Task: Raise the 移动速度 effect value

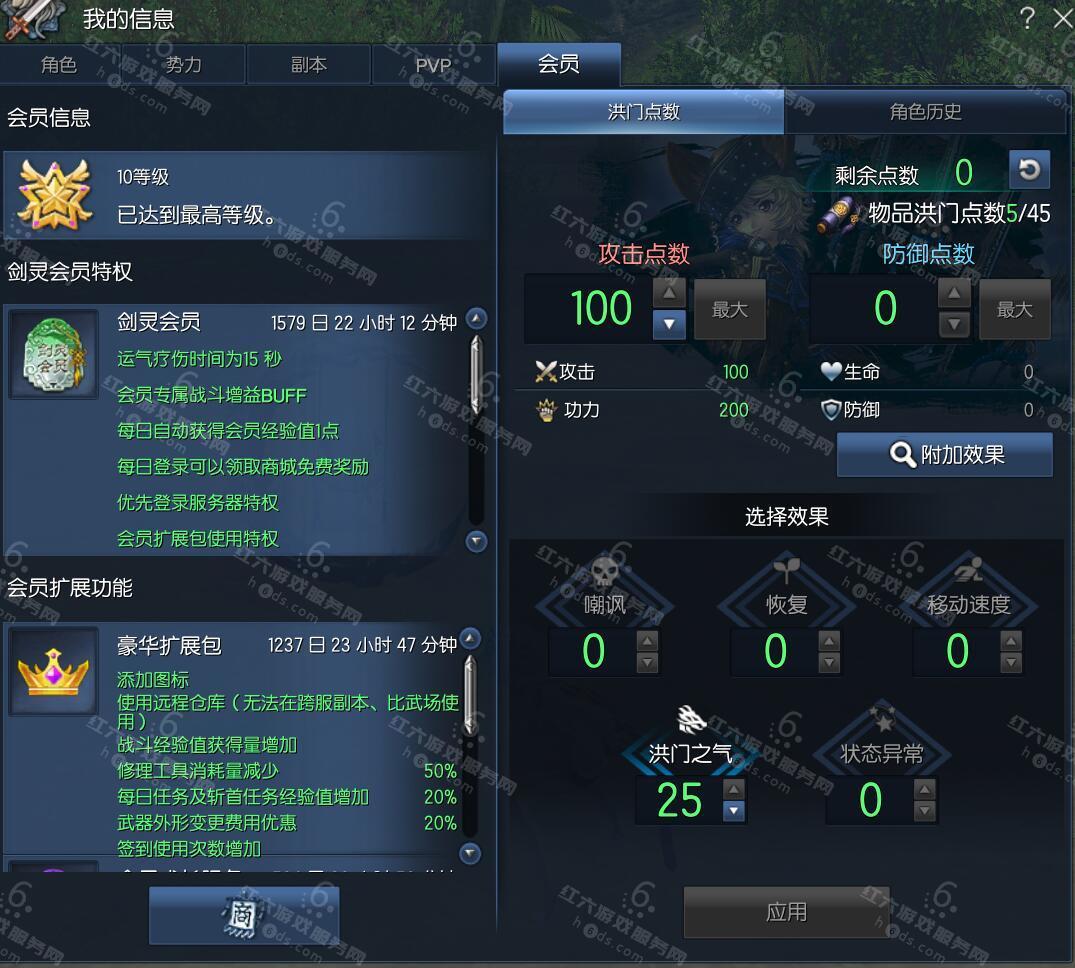Action: point(1011,642)
